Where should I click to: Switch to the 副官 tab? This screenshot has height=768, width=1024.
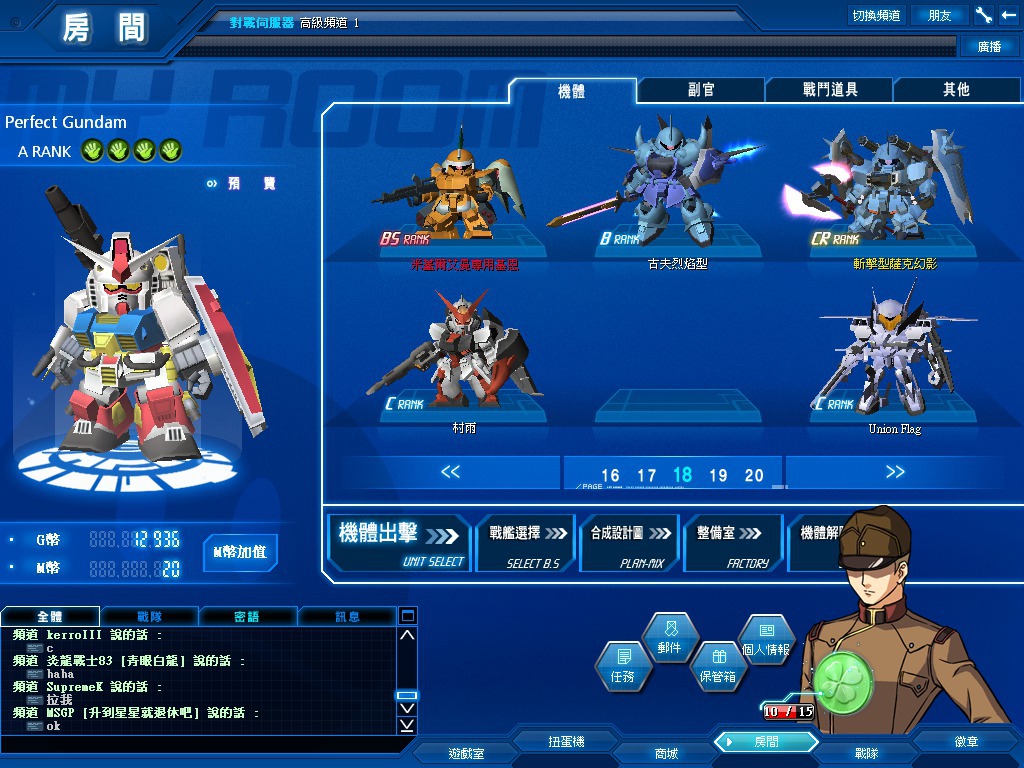(701, 90)
